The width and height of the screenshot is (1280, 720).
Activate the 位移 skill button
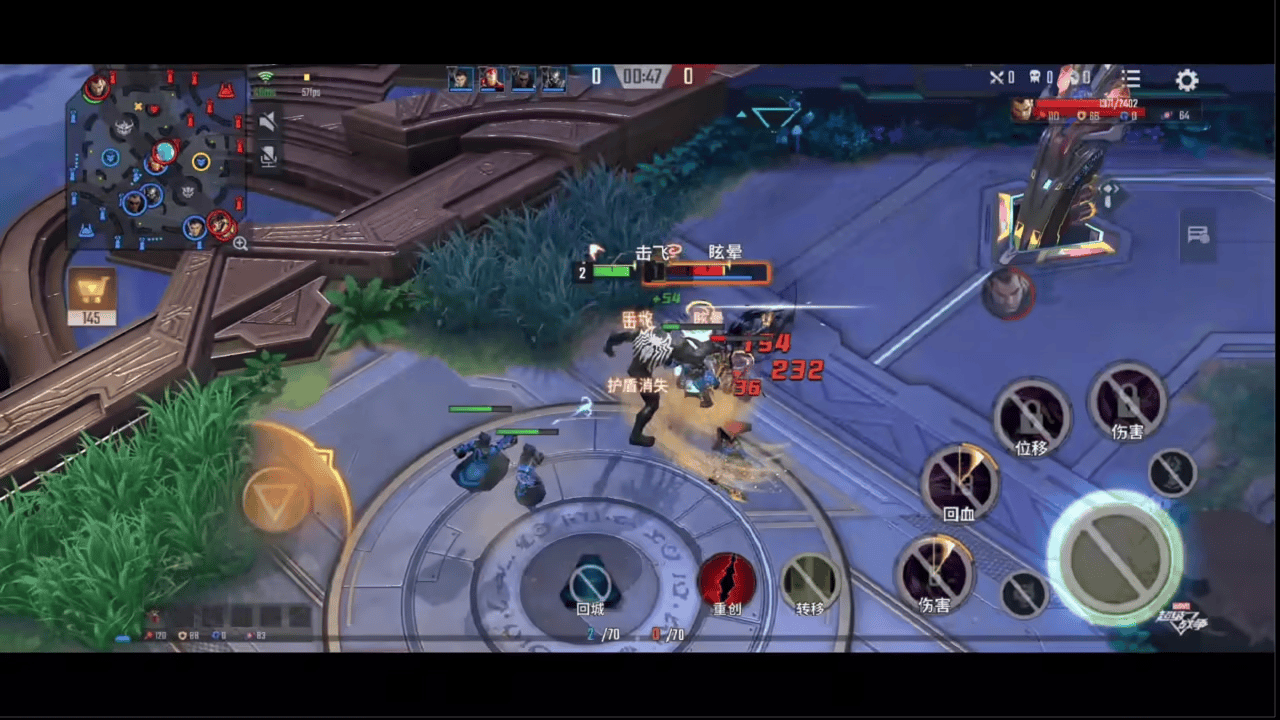point(1032,416)
